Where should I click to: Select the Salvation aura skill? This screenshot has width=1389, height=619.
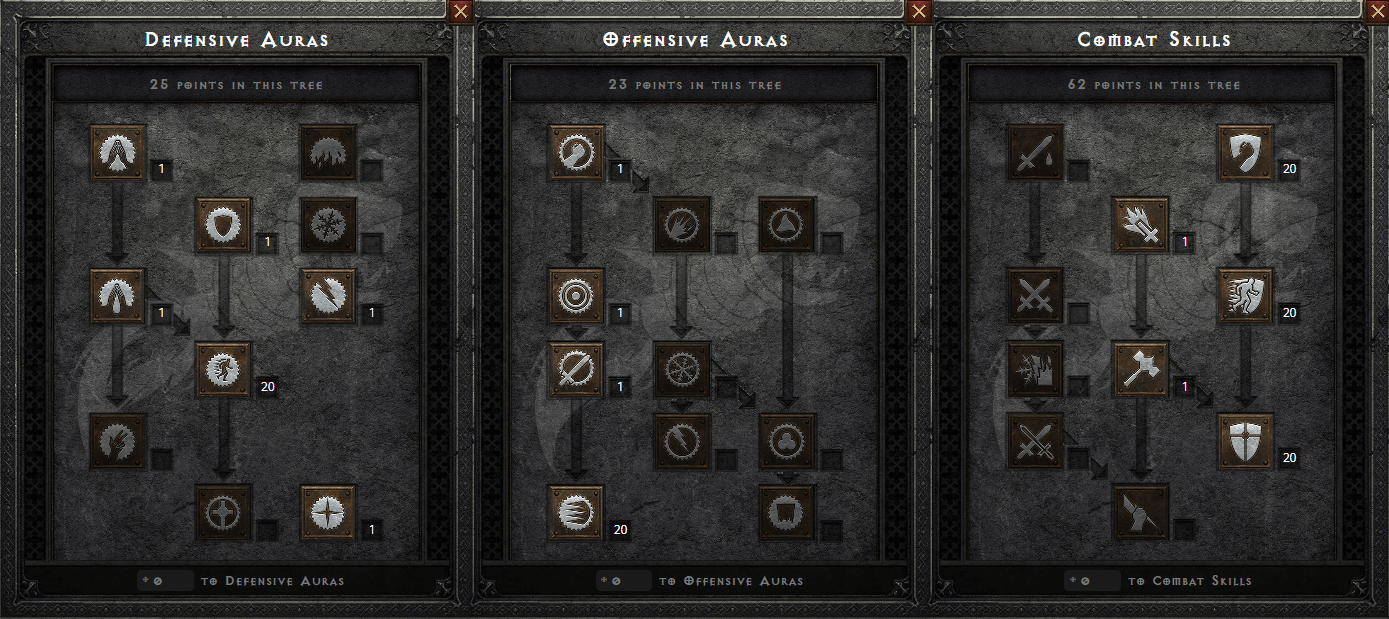coord(329,513)
